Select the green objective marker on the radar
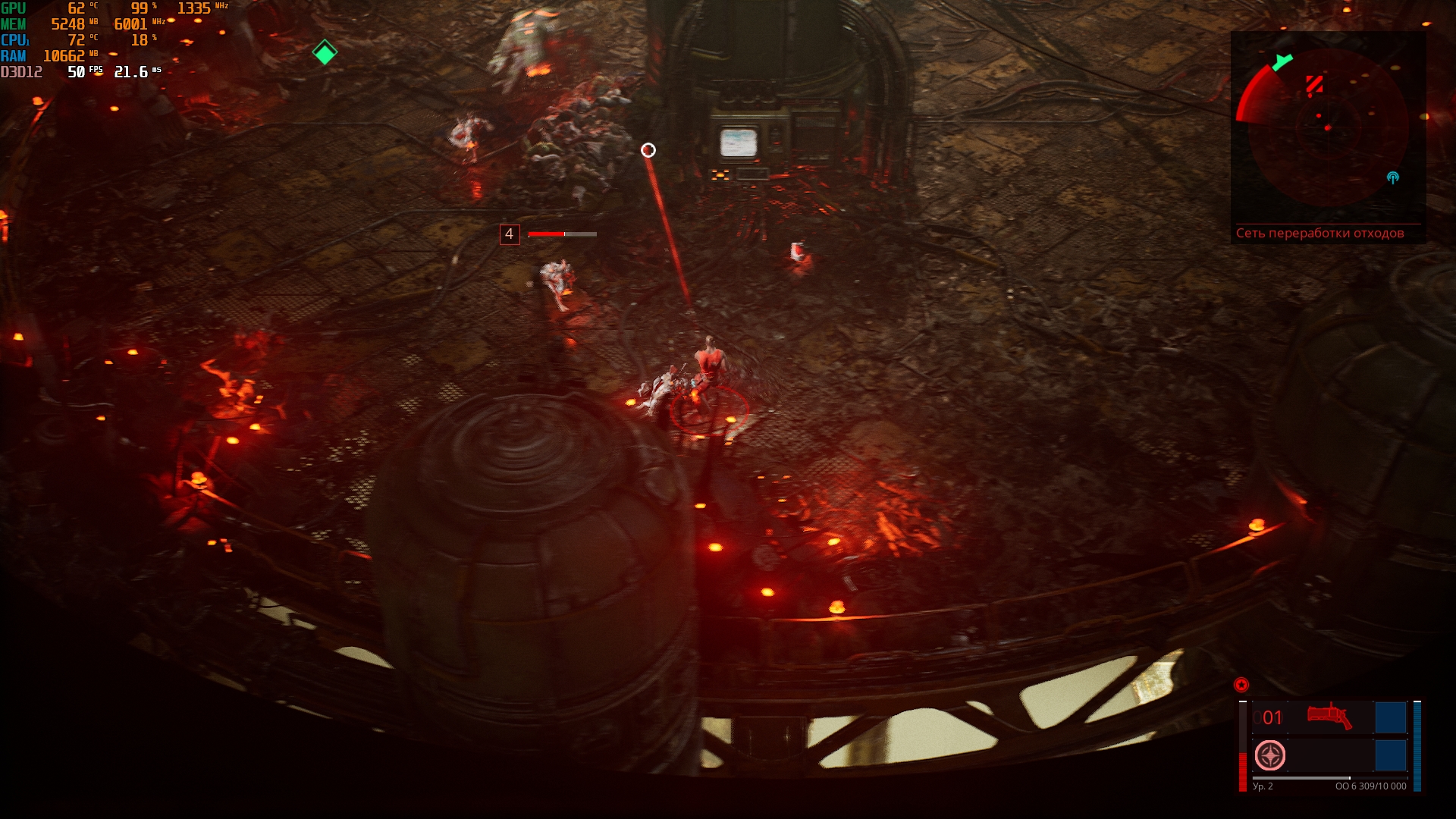The image size is (1456, 819). coord(1282,62)
